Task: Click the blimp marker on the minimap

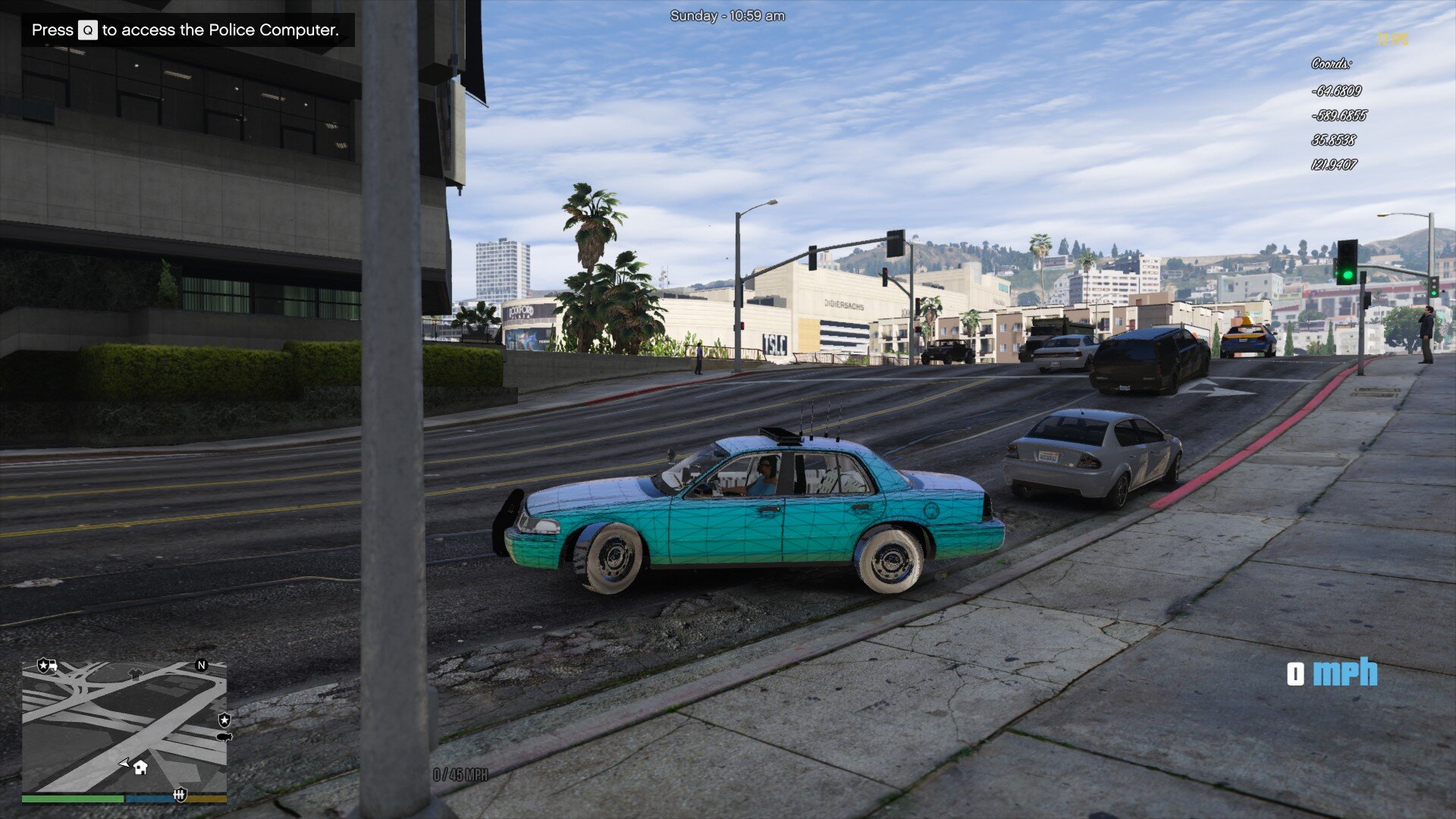Action: click(x=224, y=736)
